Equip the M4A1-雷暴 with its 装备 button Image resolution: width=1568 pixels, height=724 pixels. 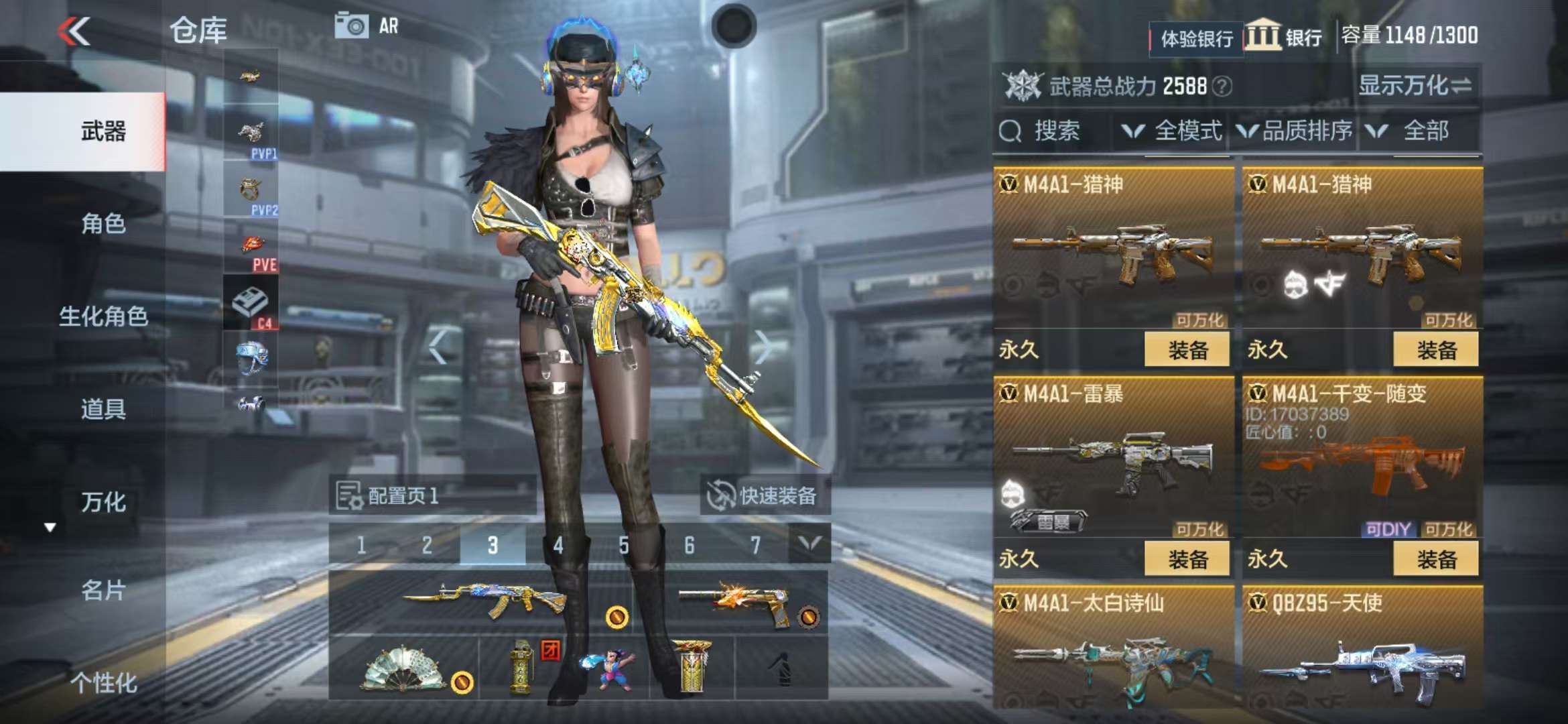click(x=1187, y=559)
